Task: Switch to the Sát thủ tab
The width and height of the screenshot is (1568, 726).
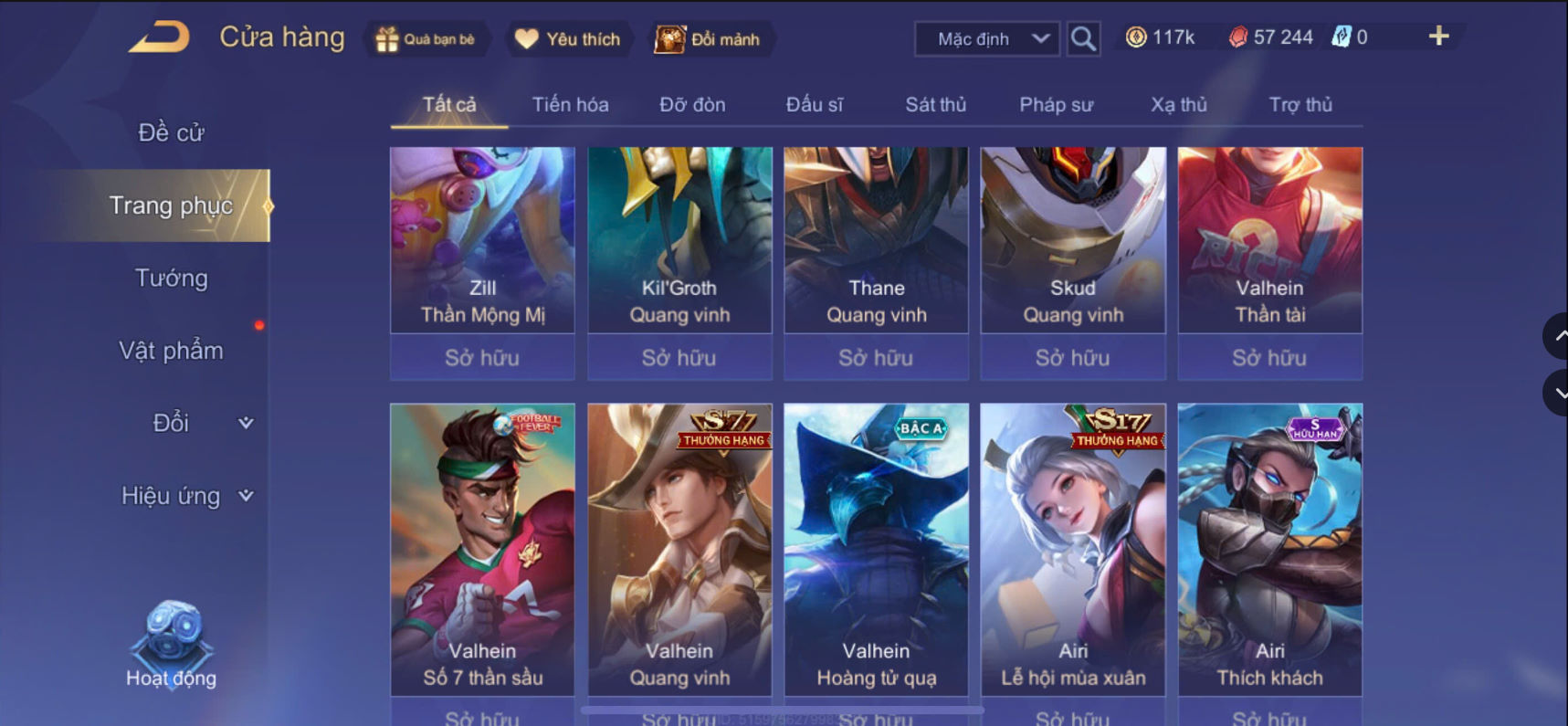Action: tap(935, 104)
